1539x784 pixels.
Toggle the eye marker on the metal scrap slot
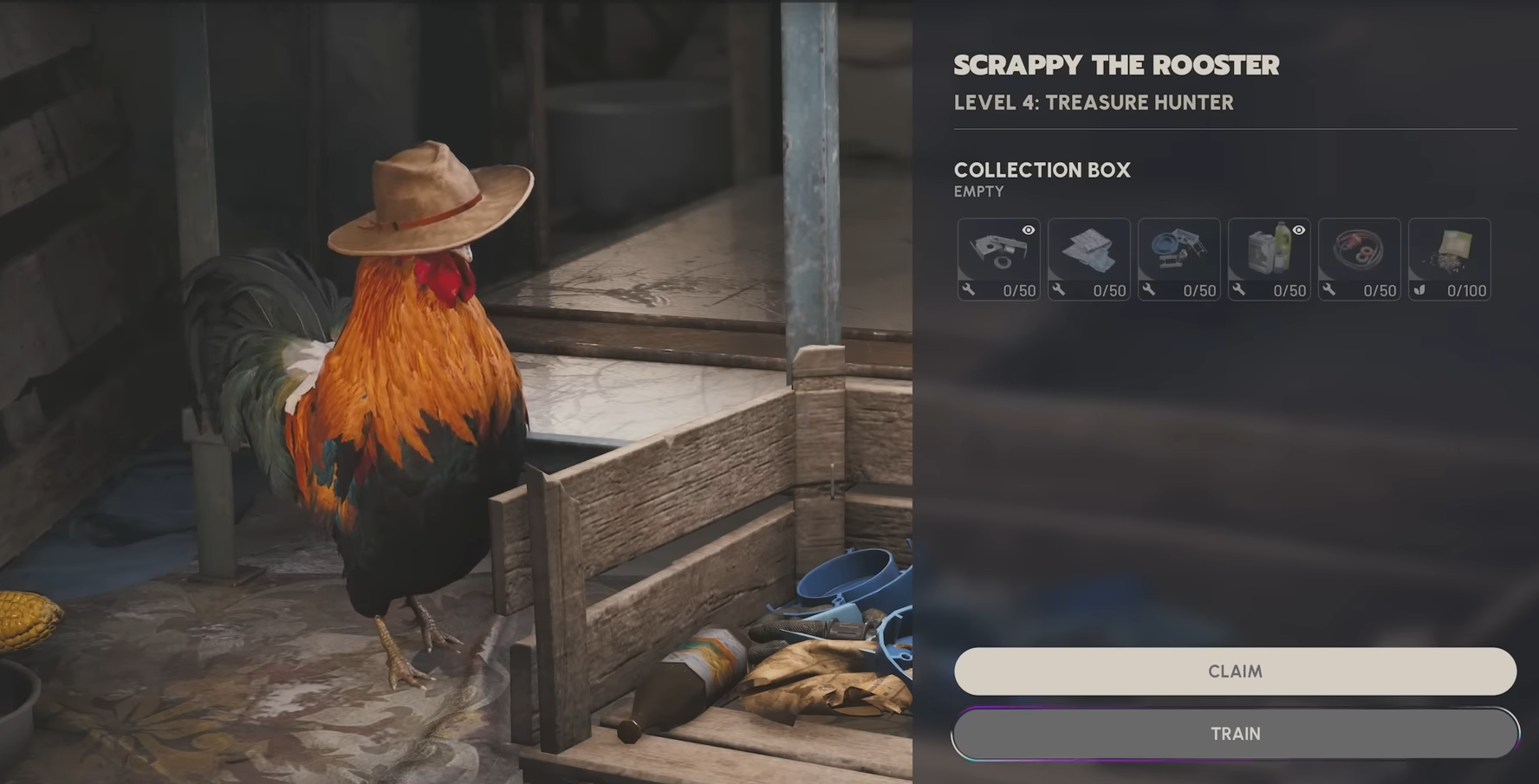tap(1028, 230)
